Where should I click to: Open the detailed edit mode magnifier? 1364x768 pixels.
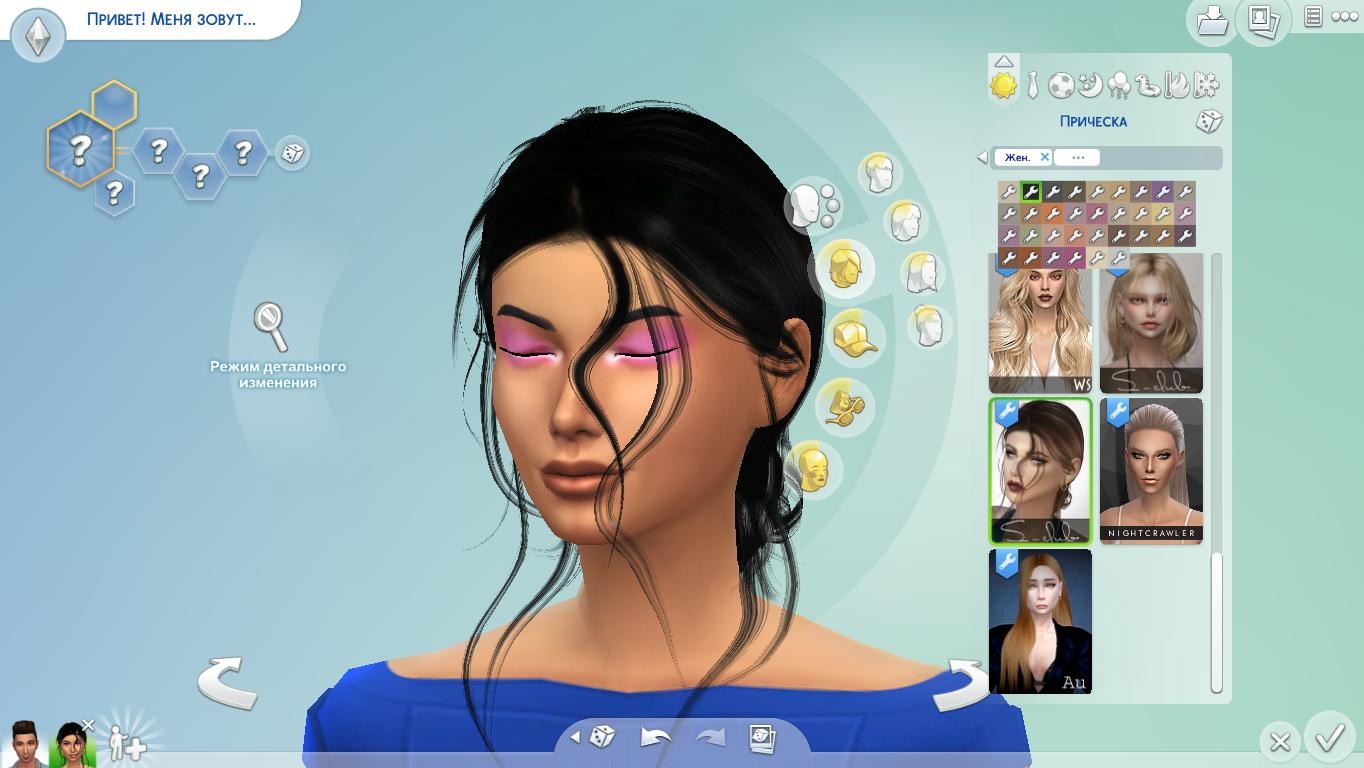pos(271,326)
